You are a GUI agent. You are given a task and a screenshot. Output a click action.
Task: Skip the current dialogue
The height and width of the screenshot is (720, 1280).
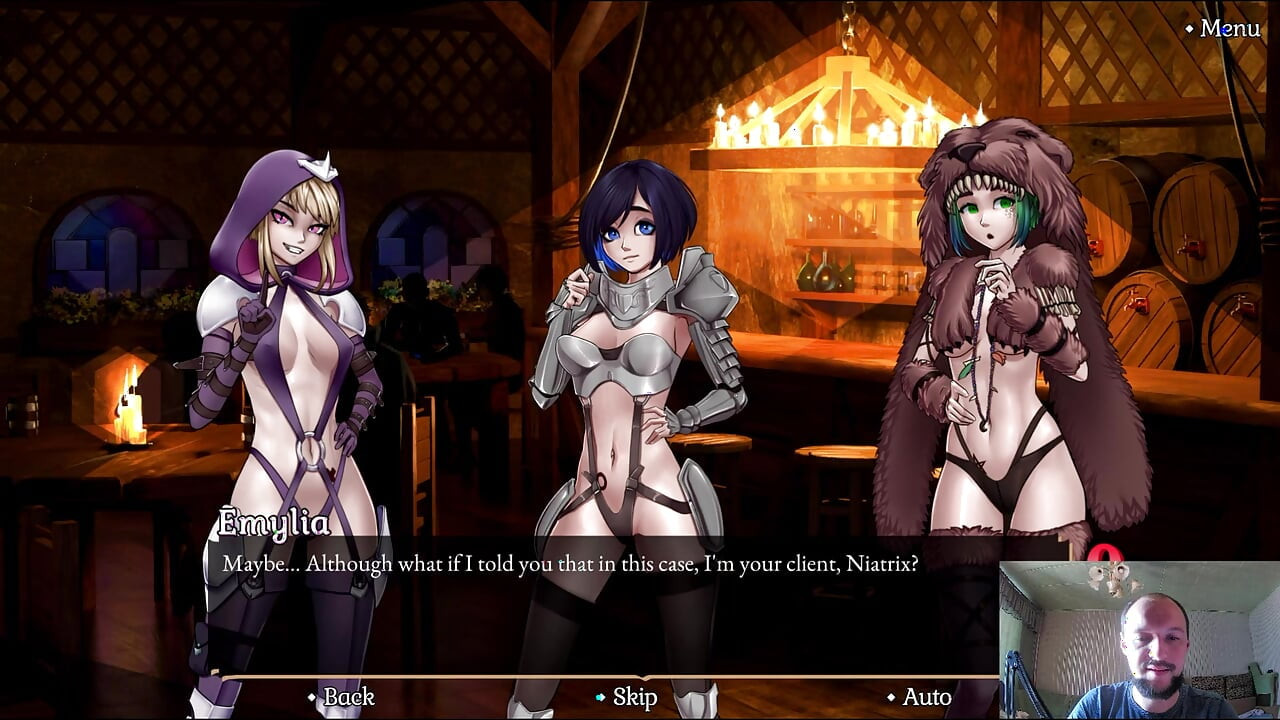(x=634, y=697)
